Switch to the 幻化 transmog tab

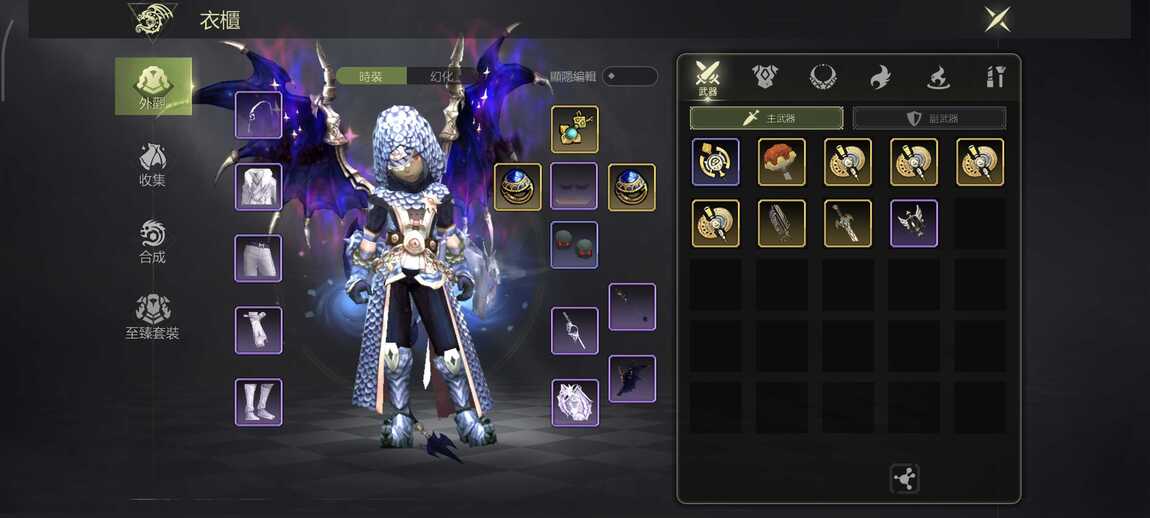[x=442, y=76]
